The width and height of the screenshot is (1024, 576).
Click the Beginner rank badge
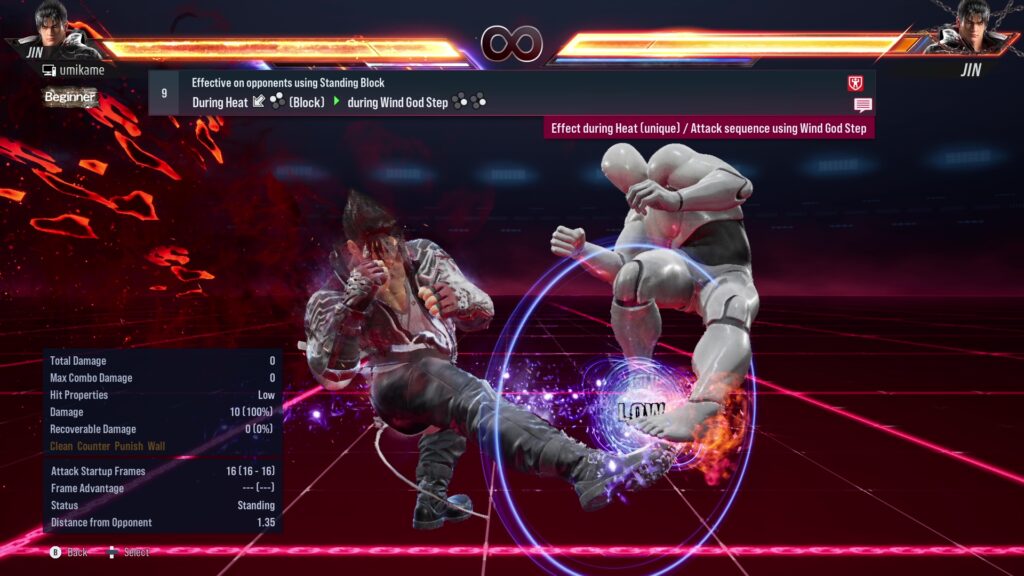click(x=70, y=97)
